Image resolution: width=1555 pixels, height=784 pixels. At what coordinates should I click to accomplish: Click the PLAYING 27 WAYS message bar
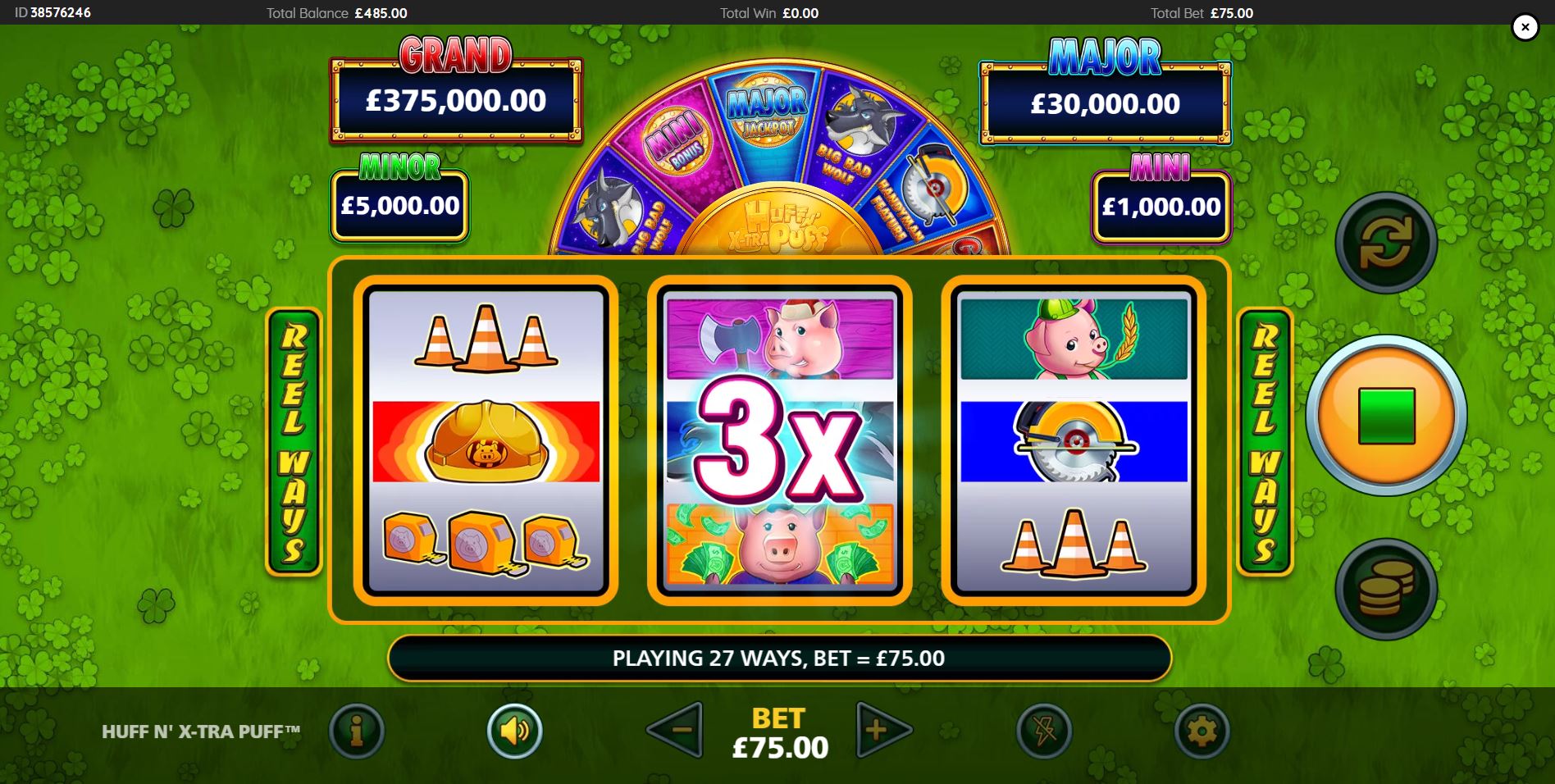tap(777, 659)
